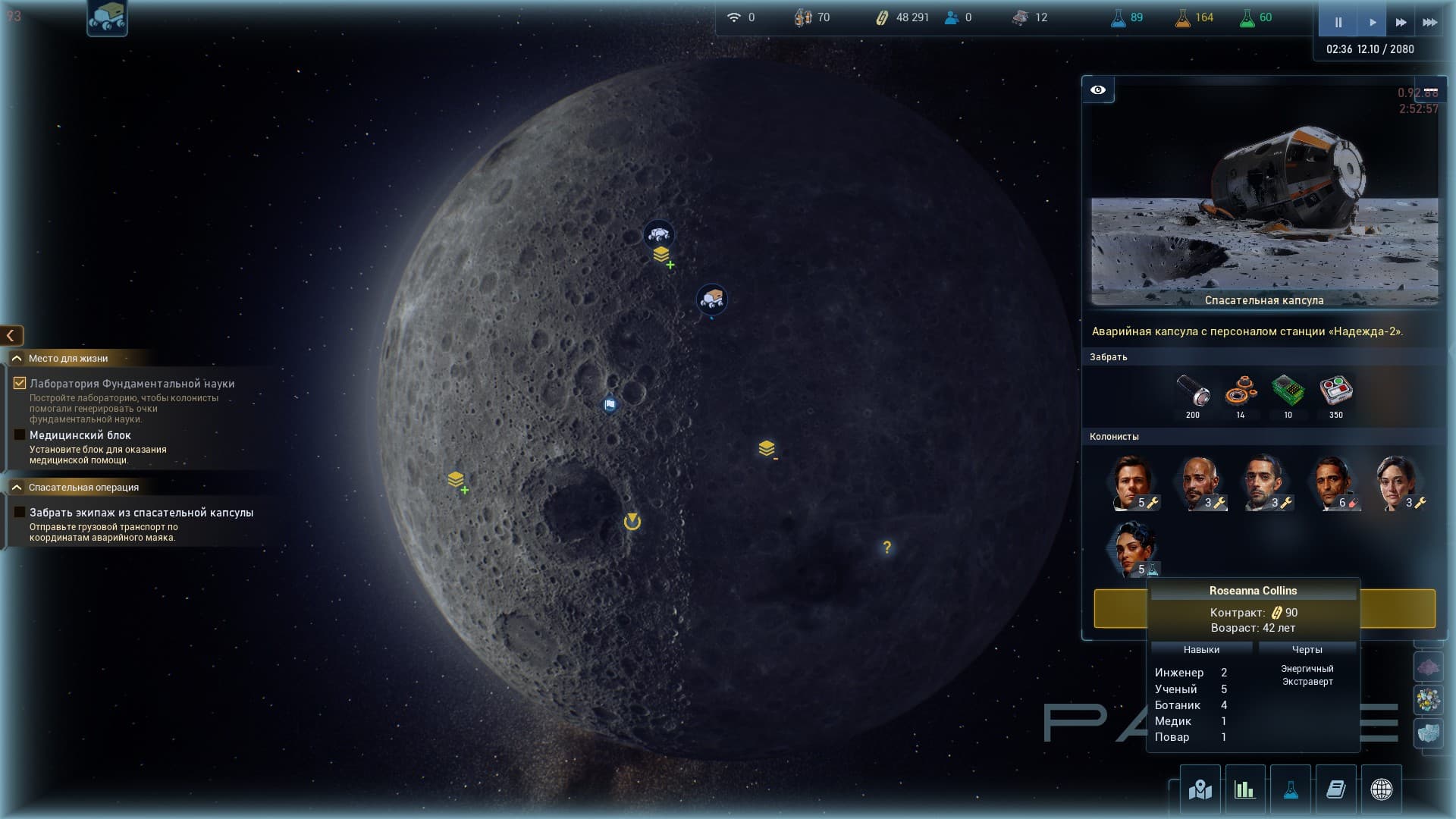Select 'Забрать экипаж из спасательной капсулы' objective

(141, 513)
